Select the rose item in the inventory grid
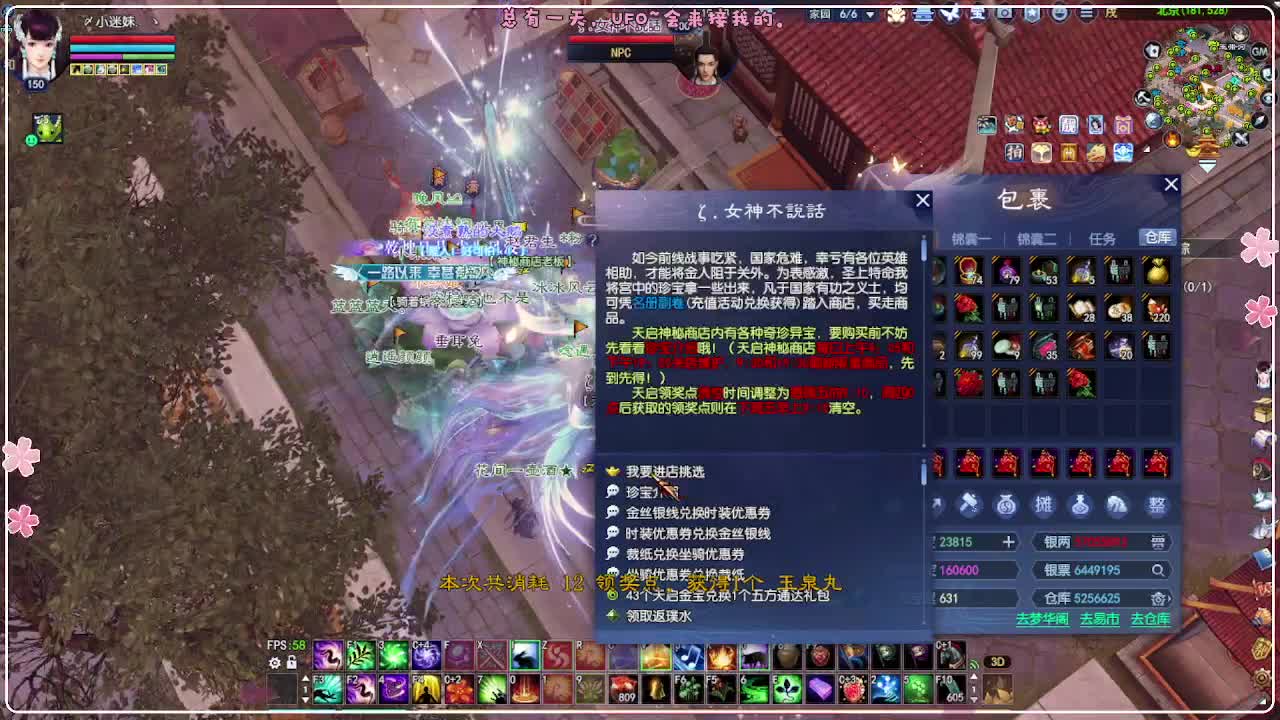The width and height of the screenshot is (1280, 720). coord(968,309)
